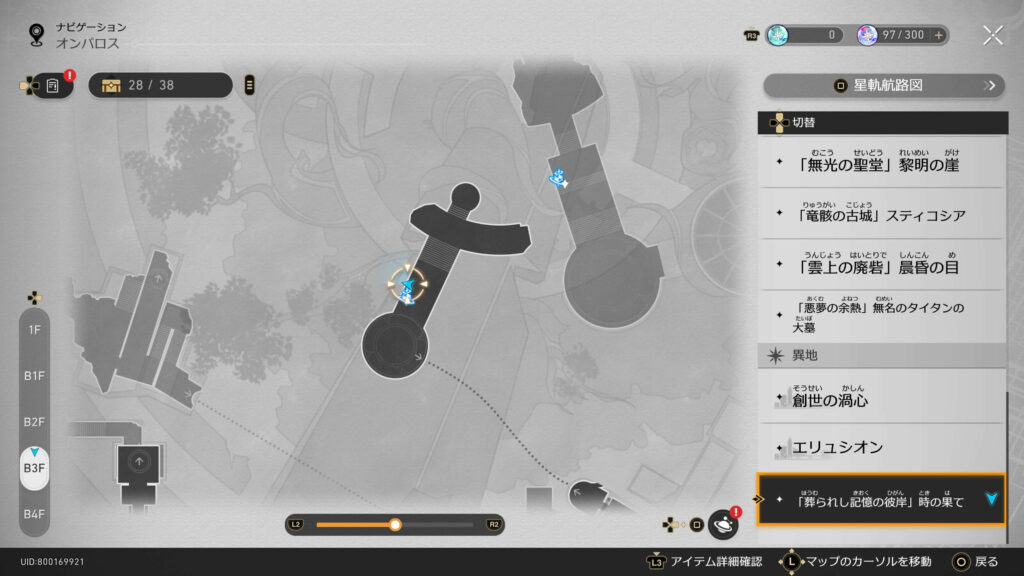Click the map zoom slider handle

pyautogui.click(x=395, y=524)
